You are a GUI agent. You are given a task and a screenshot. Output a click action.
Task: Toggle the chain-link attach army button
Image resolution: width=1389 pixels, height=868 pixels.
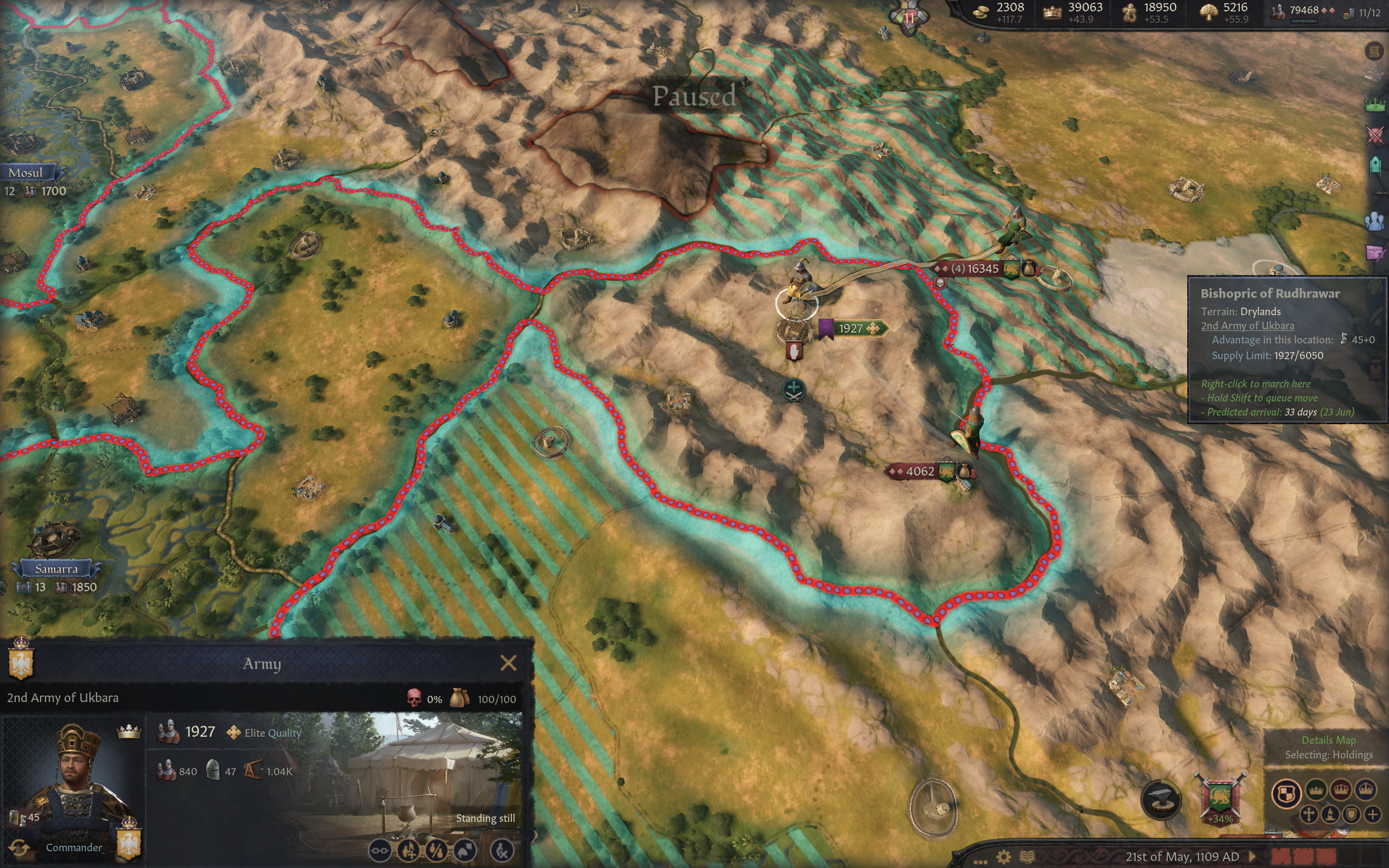[379, 850]
